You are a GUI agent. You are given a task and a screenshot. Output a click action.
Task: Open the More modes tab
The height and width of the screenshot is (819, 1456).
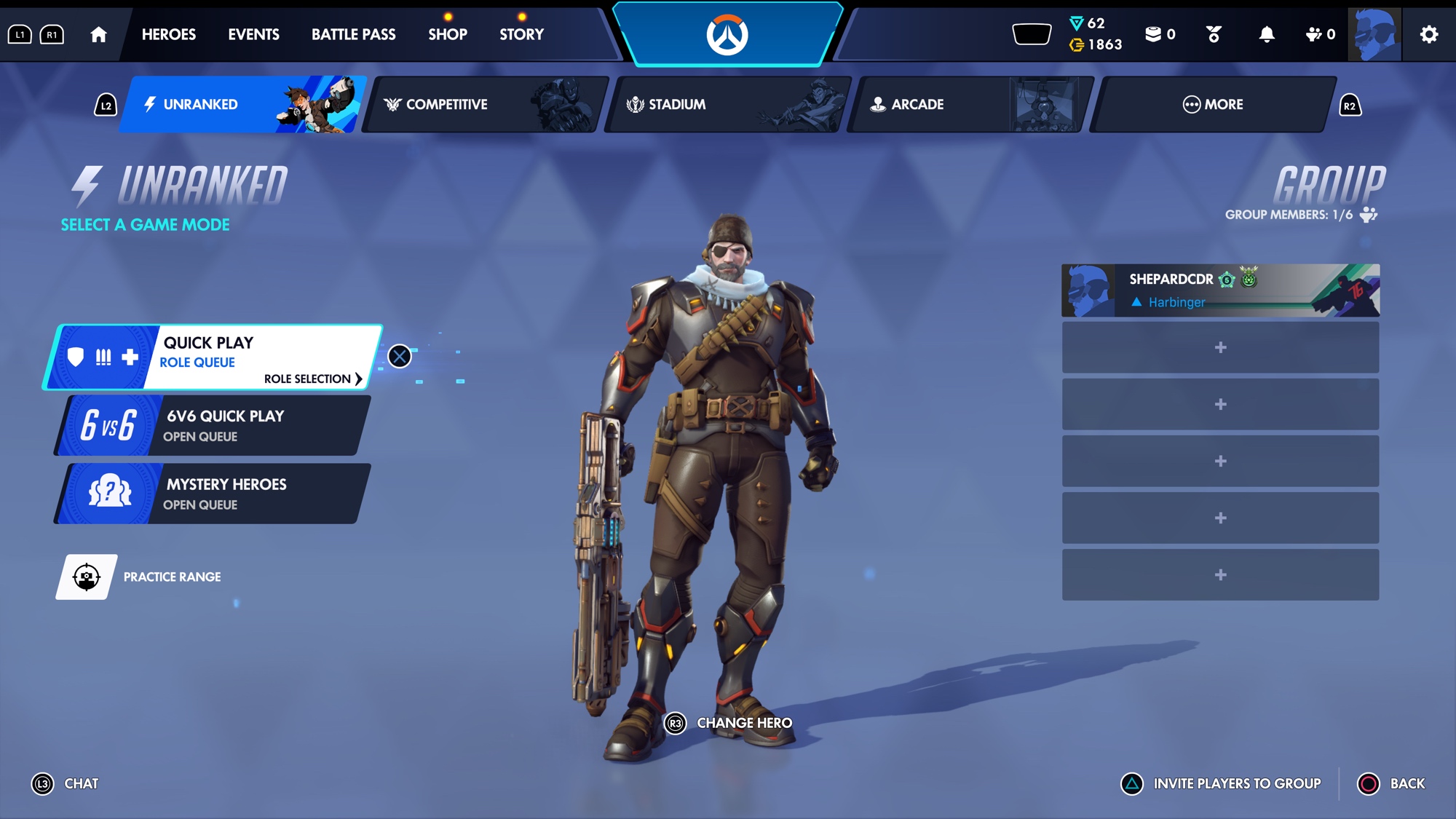point(1213,104)
